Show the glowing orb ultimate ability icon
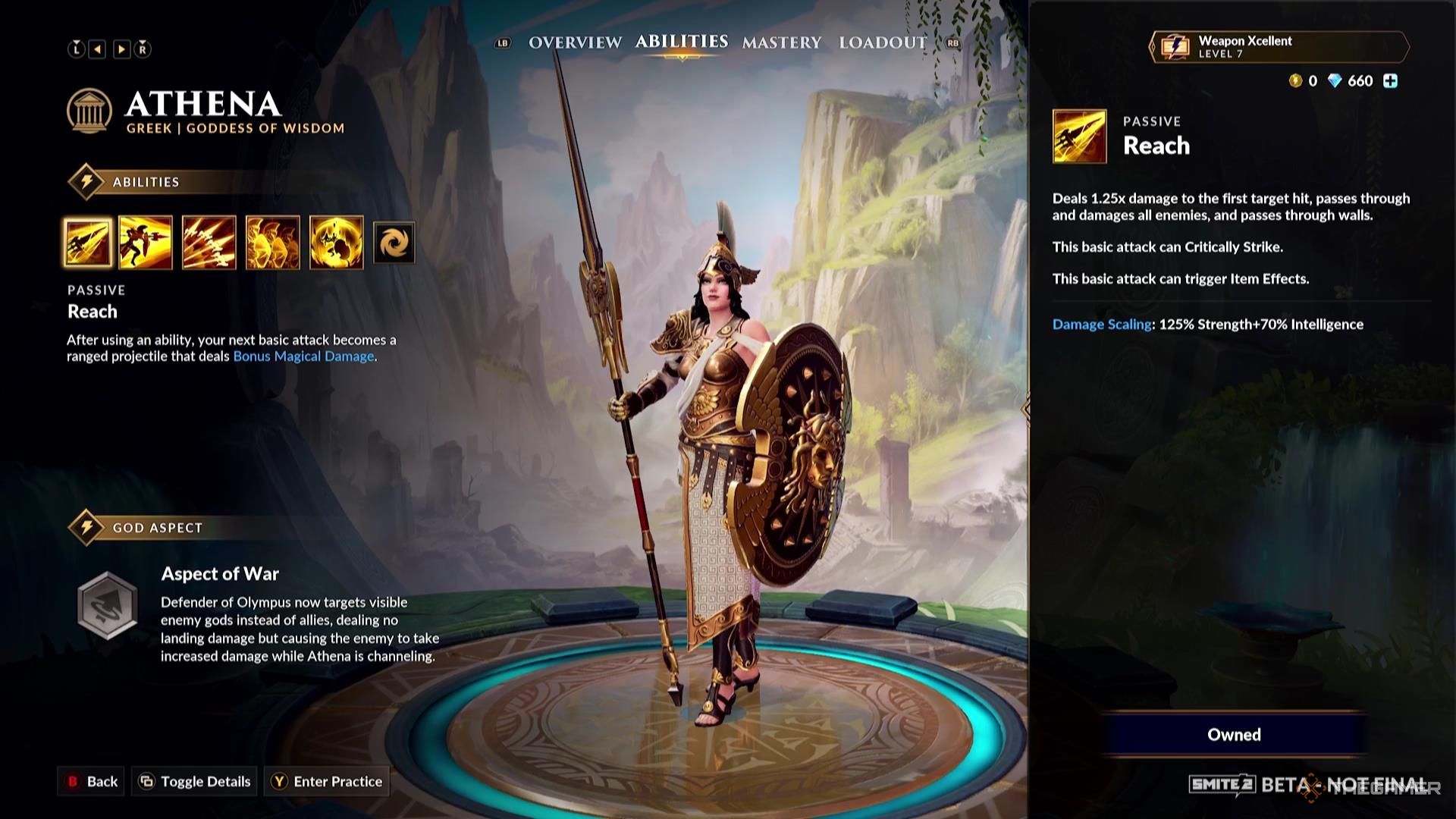Screen dimensions: 1456x819 (337, 243)
